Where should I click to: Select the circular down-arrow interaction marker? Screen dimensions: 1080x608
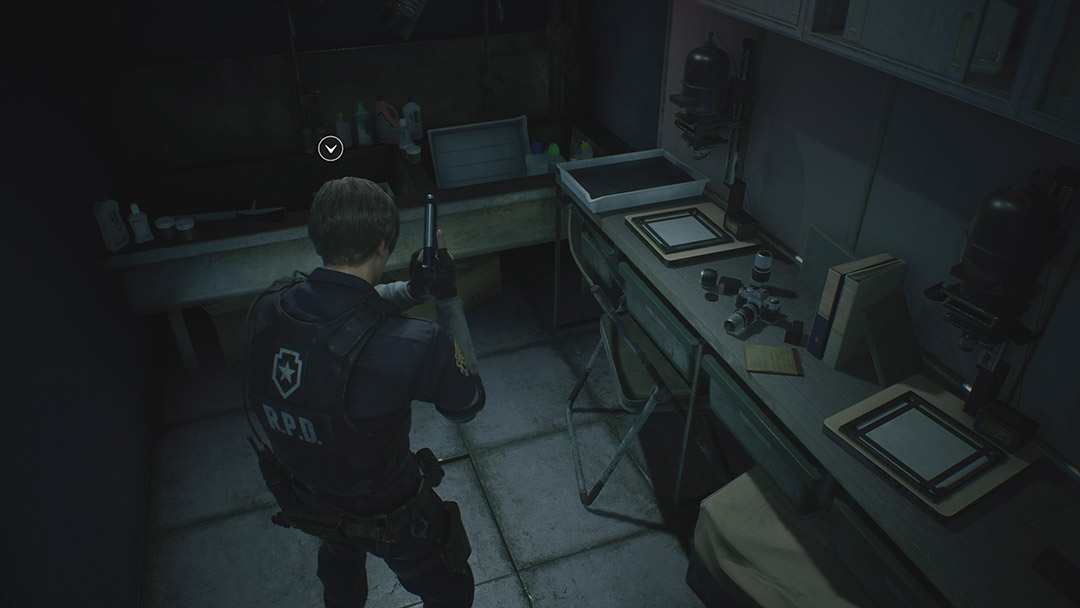(x=331, y=149)
